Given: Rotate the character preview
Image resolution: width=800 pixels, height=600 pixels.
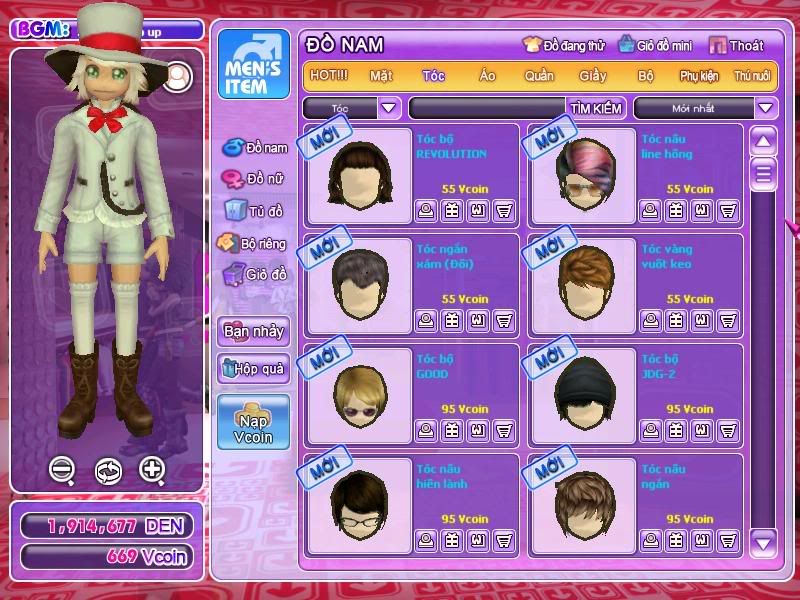Looking at the screenshot, I should 108,470.
